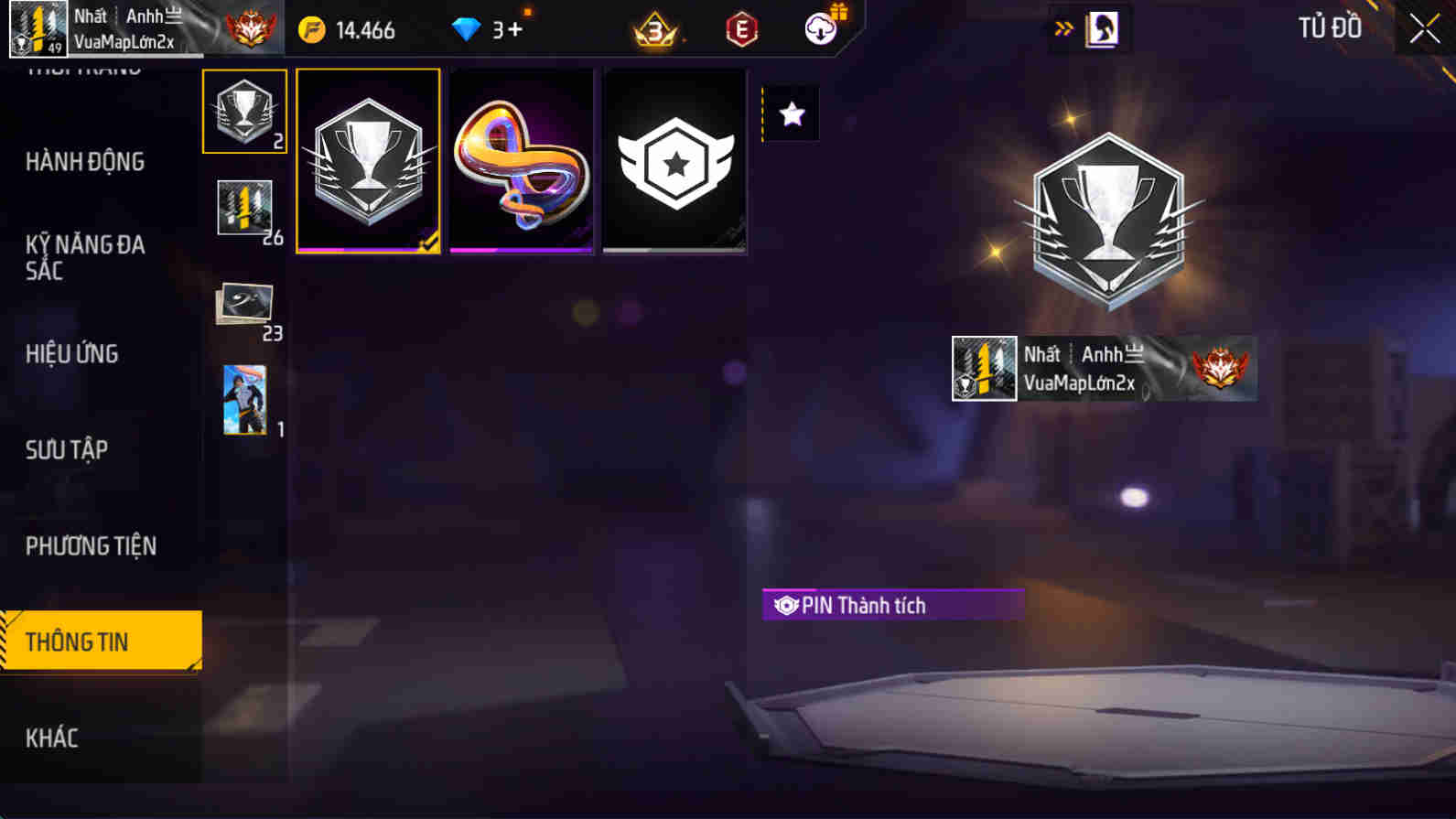Expand the double-chevron panel next to the portrait icon
The image size is (1456, 819).
[x=1062, y=27]
